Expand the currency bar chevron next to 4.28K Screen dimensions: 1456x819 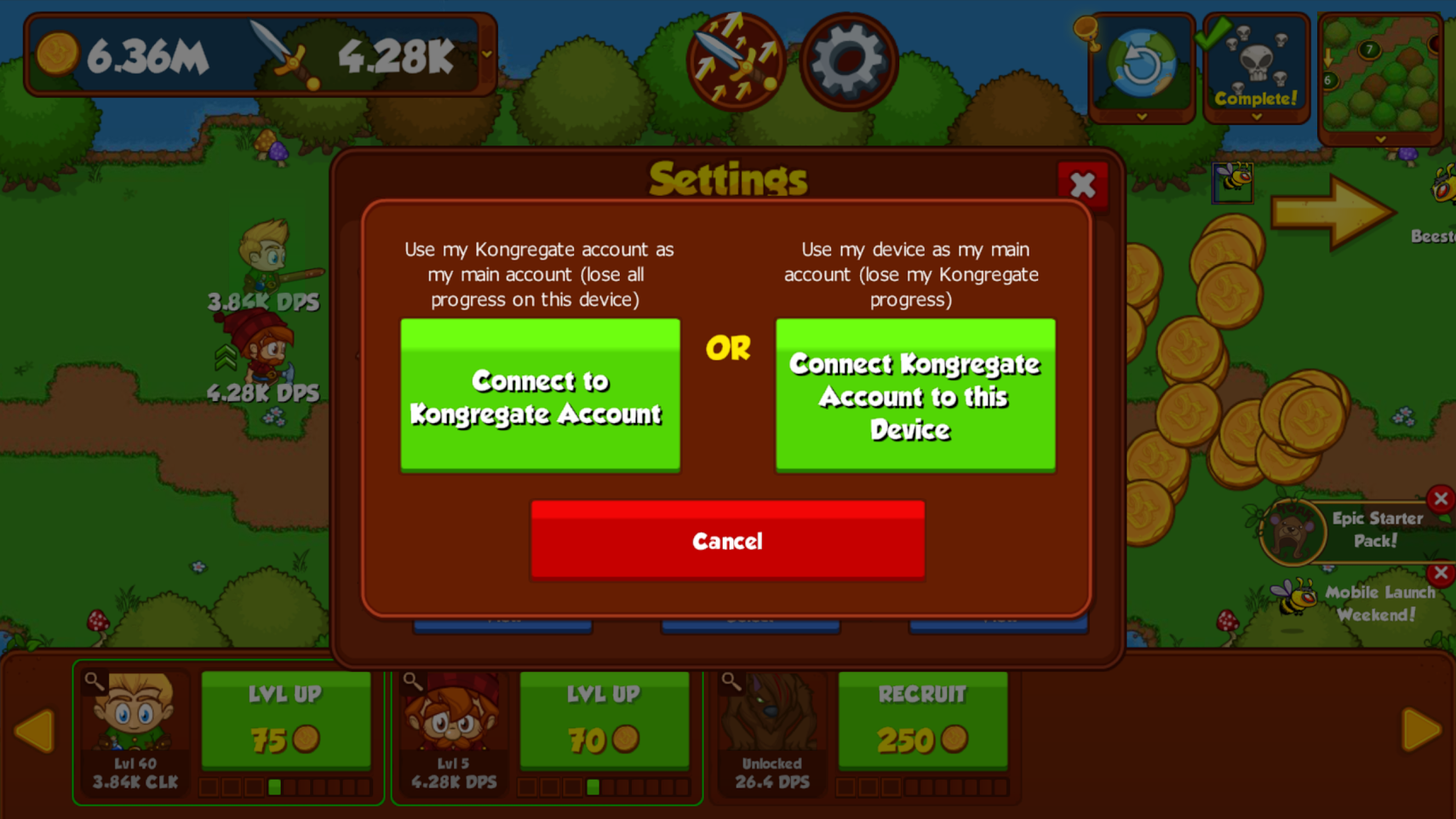pyautogui.click(x=485, y=54)
